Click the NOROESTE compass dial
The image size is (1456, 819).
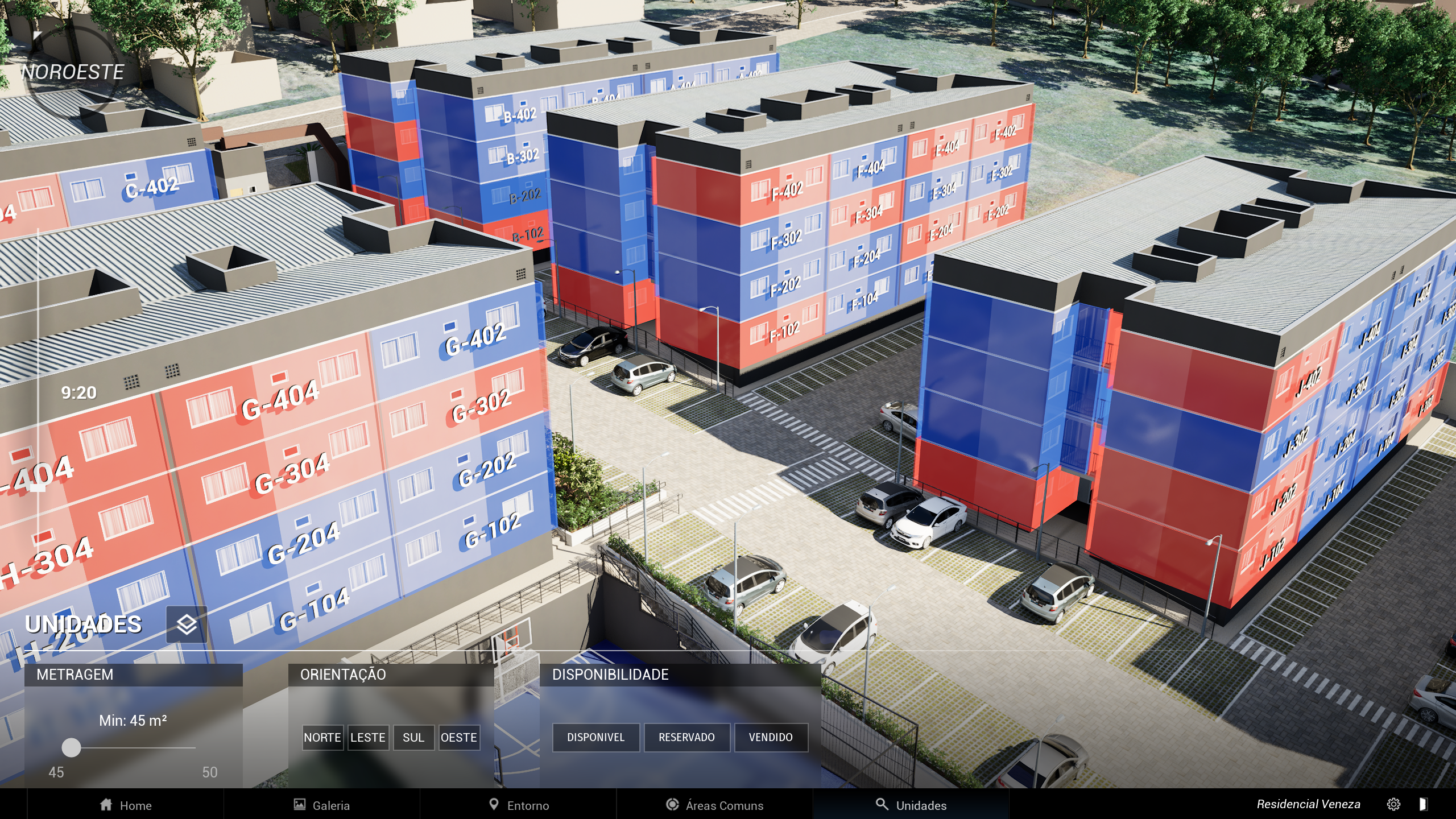tap(72, 72)
